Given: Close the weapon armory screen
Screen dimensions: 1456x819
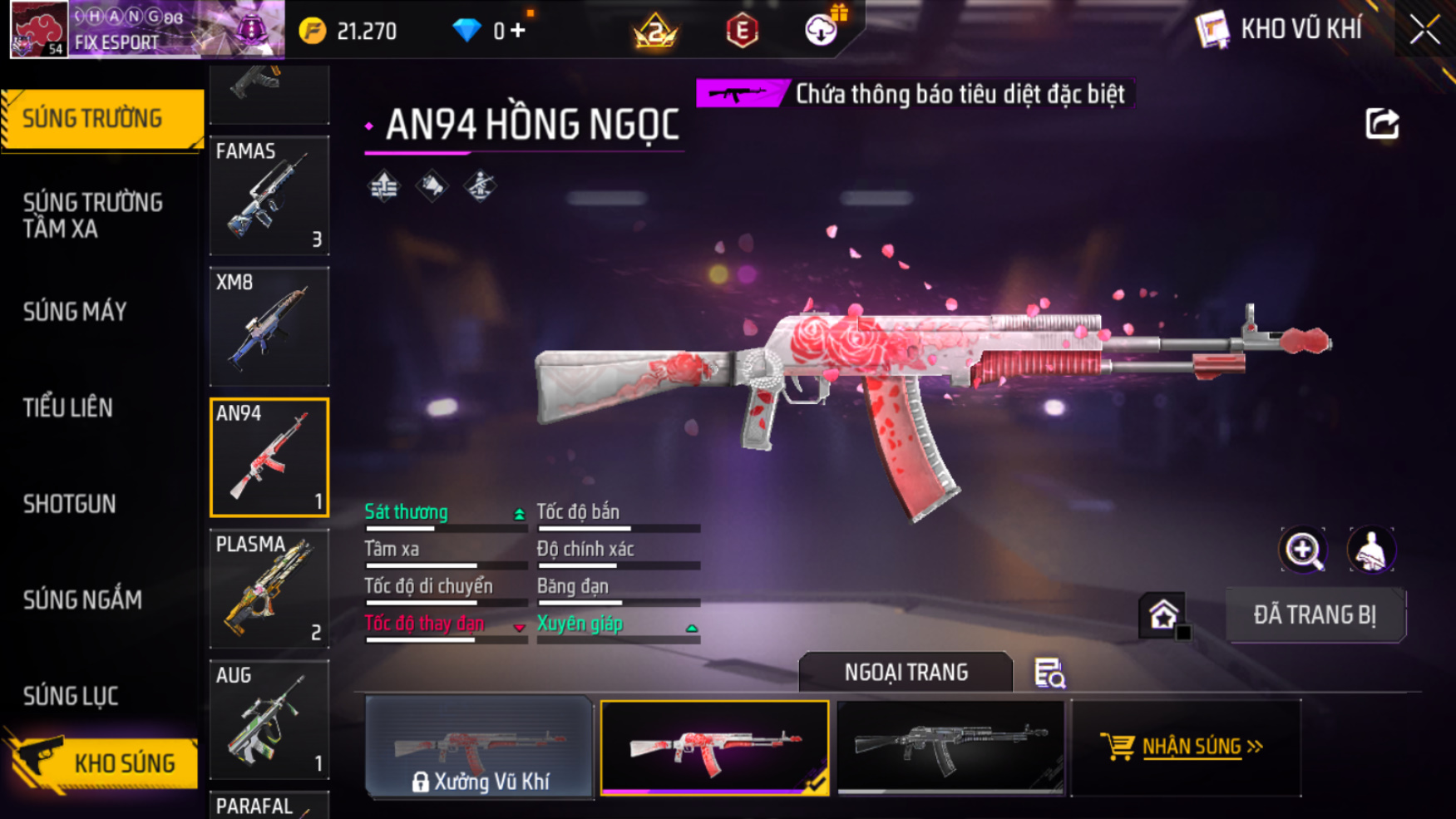Looking at the screenshot, I should click(1424, 30).
